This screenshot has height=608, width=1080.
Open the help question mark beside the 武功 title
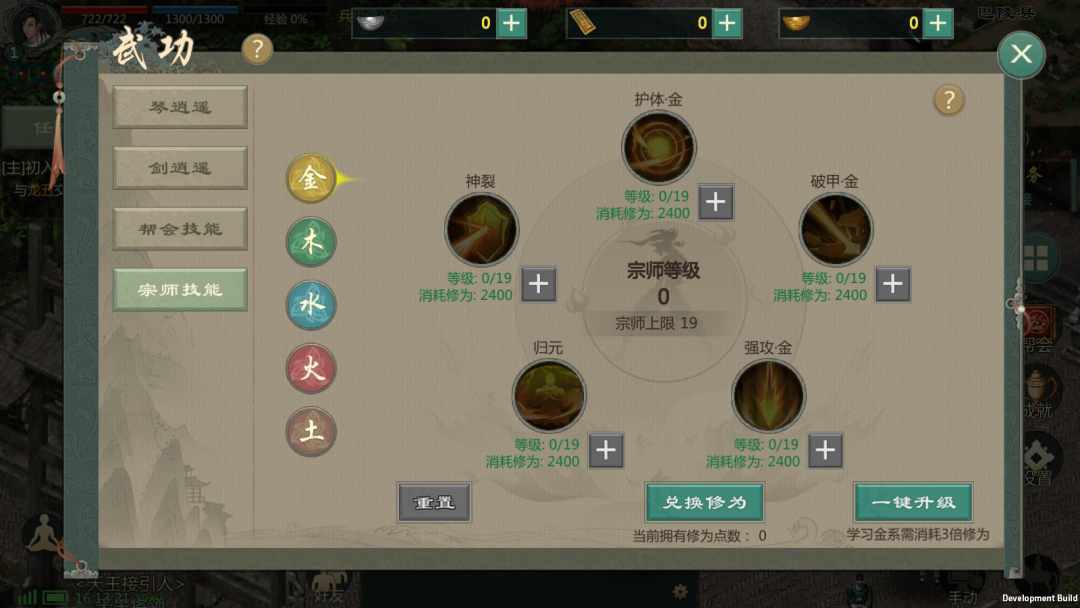point(257,48)
